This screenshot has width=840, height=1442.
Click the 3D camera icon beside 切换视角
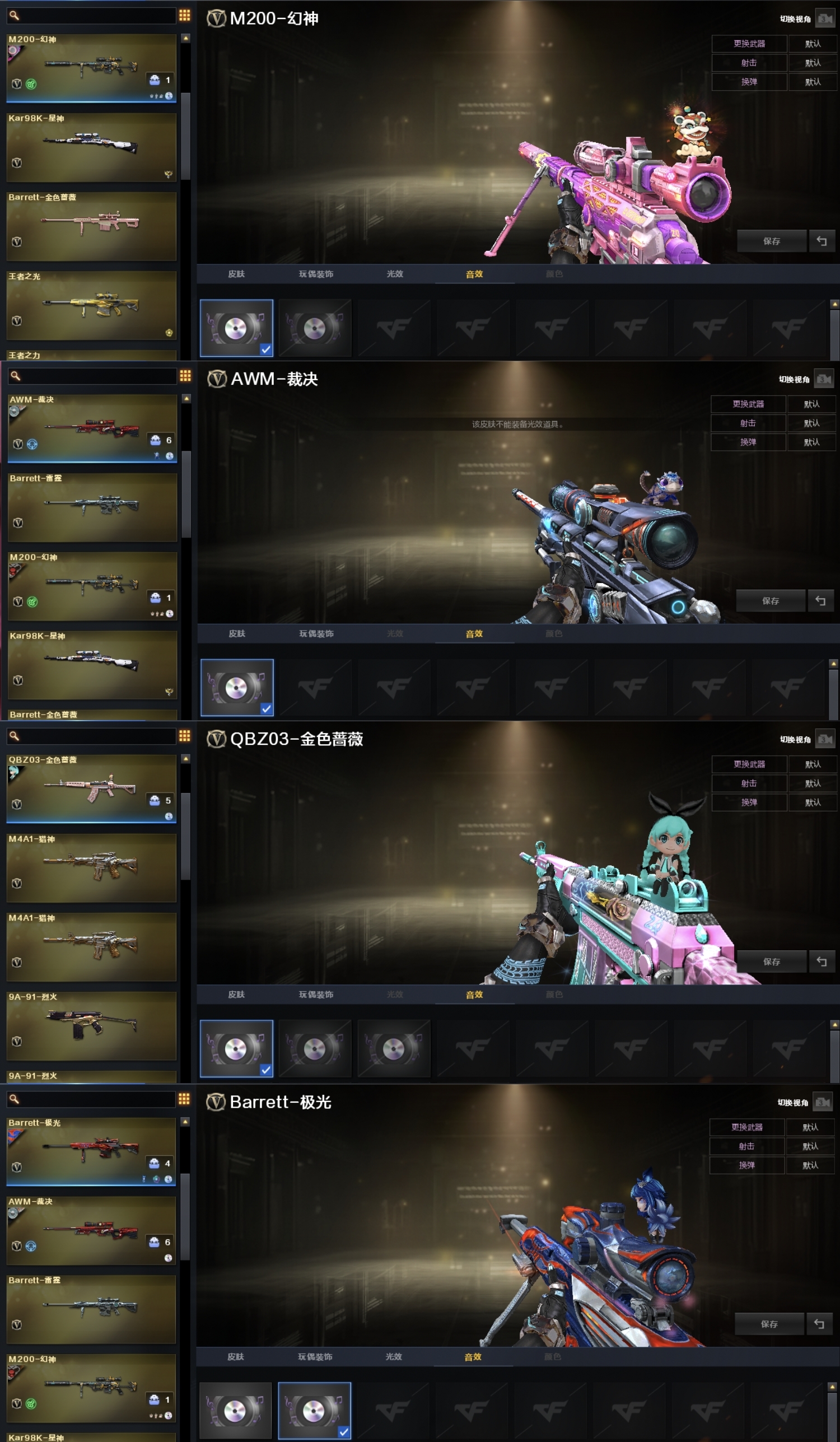click(826, 17)
